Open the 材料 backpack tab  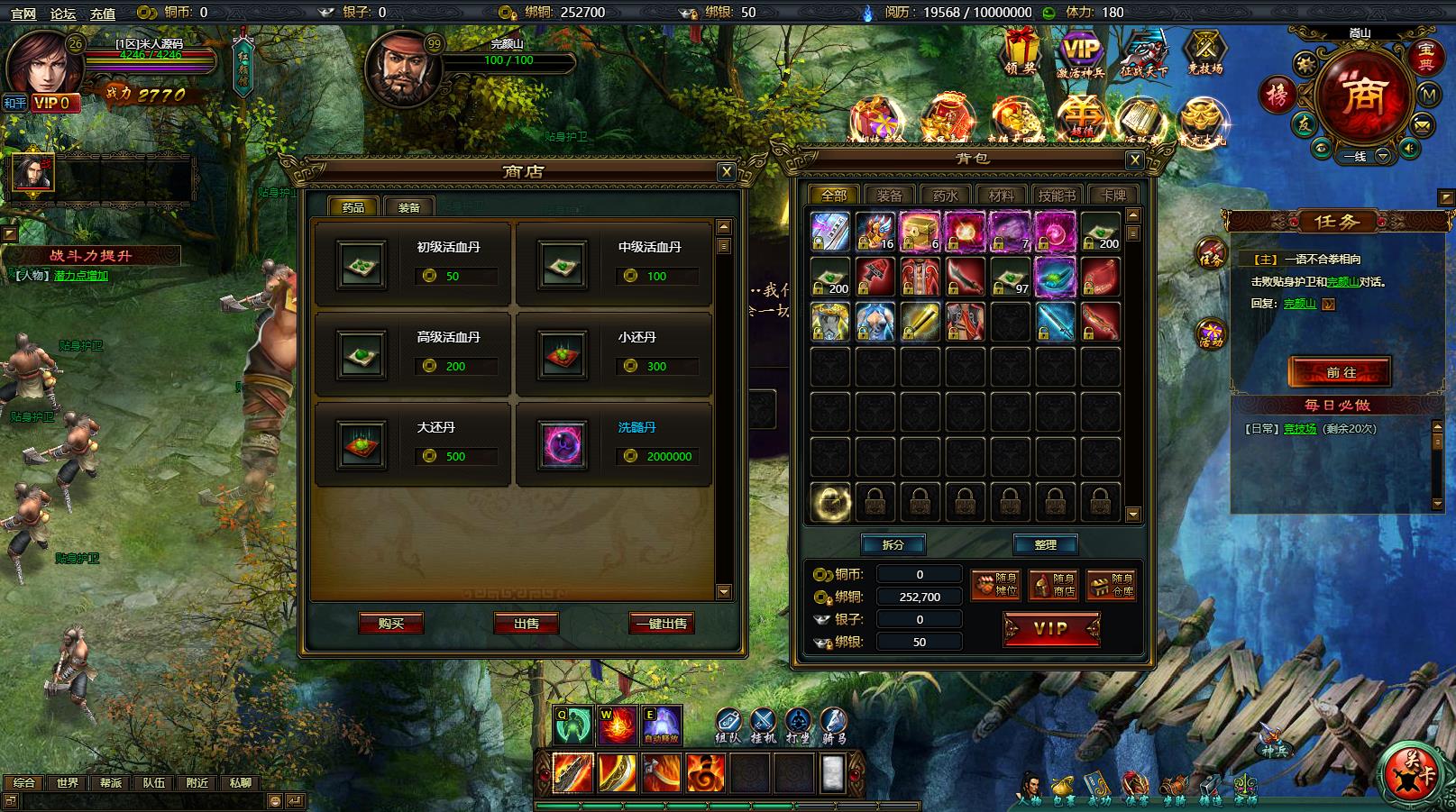[1001, 196]
